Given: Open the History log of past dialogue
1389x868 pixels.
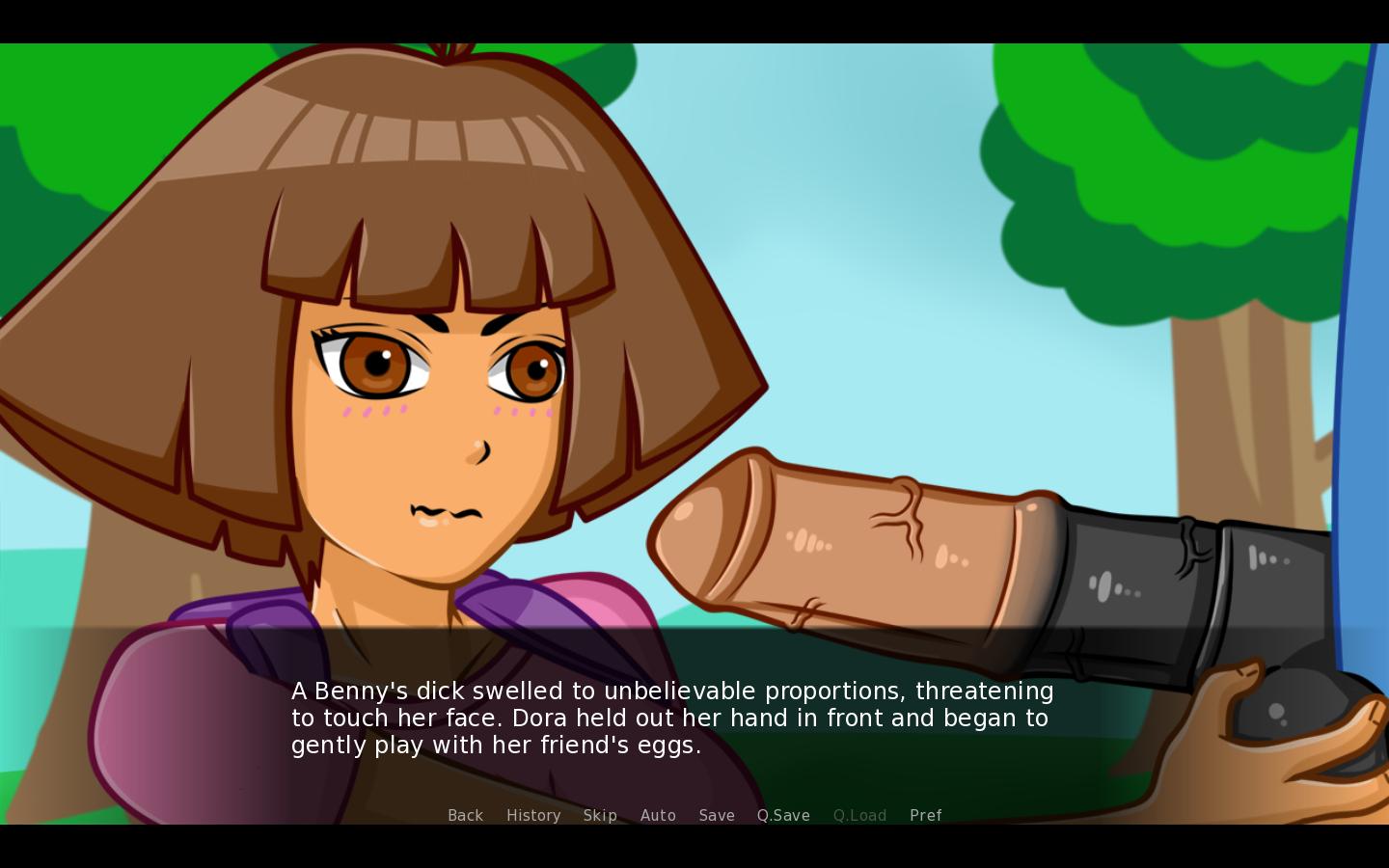Looking at the screenshot, I should pyautogui.click(x=533, y=815).
